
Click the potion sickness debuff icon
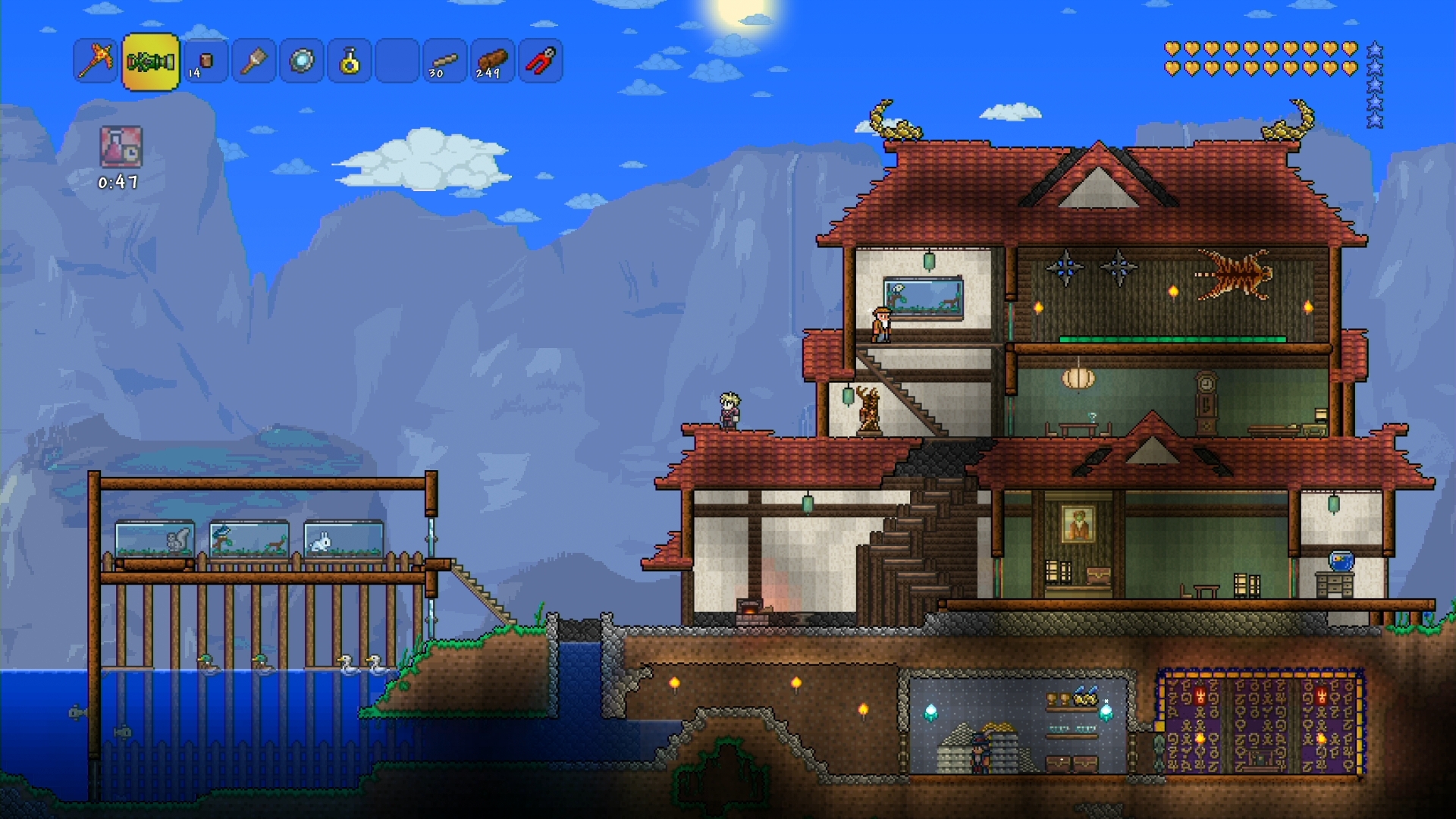click(121, 146)
